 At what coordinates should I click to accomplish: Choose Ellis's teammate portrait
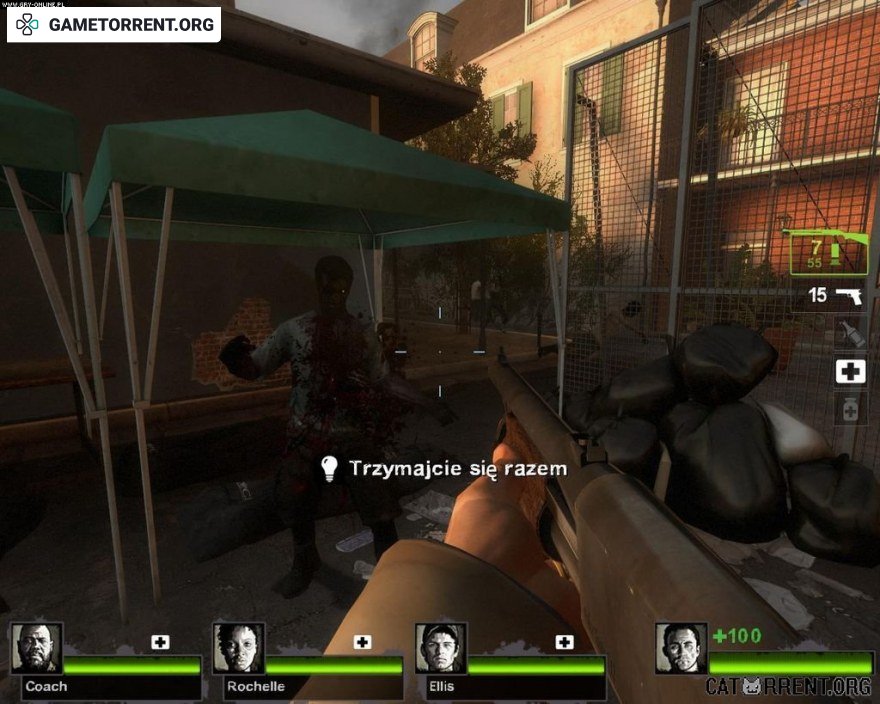pos(440,648)
